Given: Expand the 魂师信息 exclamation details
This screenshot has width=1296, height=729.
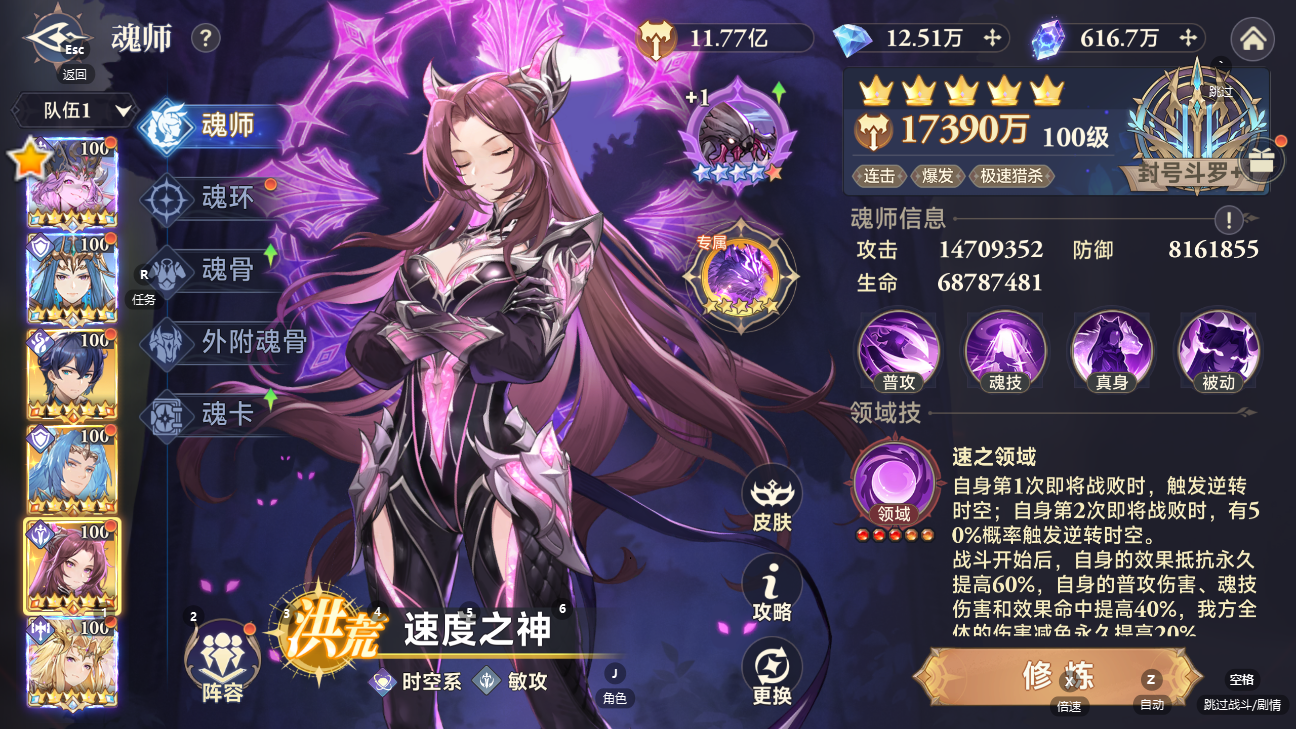Looking at the screenshot, I should click(1228, 219).
